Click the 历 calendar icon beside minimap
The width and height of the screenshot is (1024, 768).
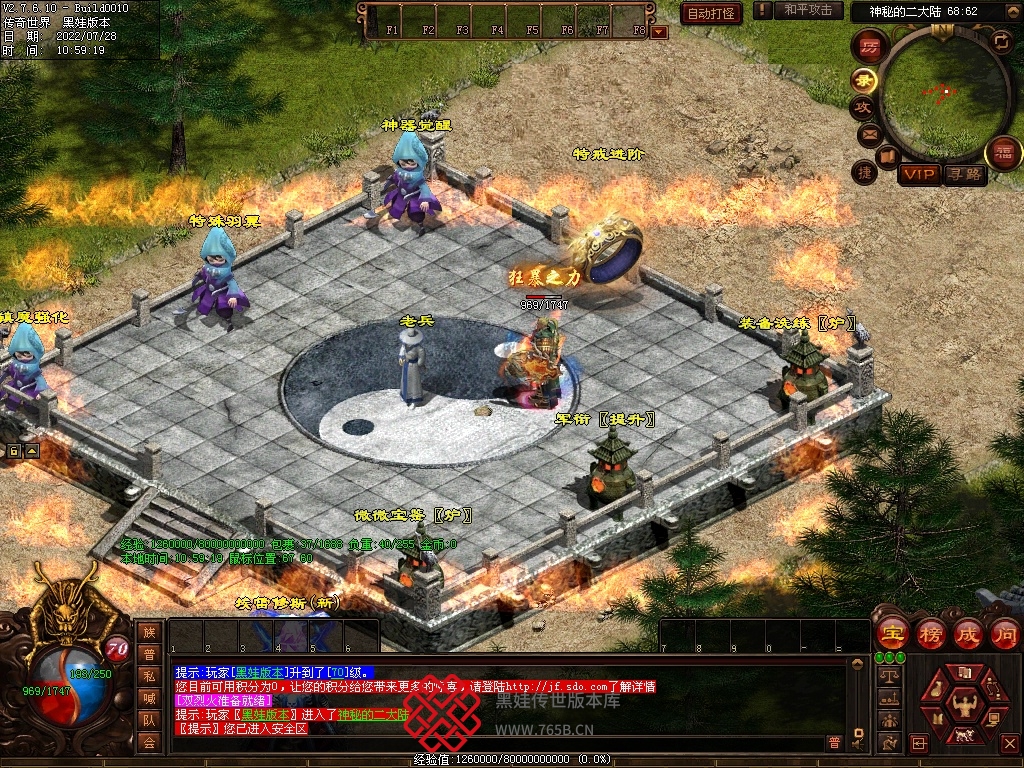[870, 47]
